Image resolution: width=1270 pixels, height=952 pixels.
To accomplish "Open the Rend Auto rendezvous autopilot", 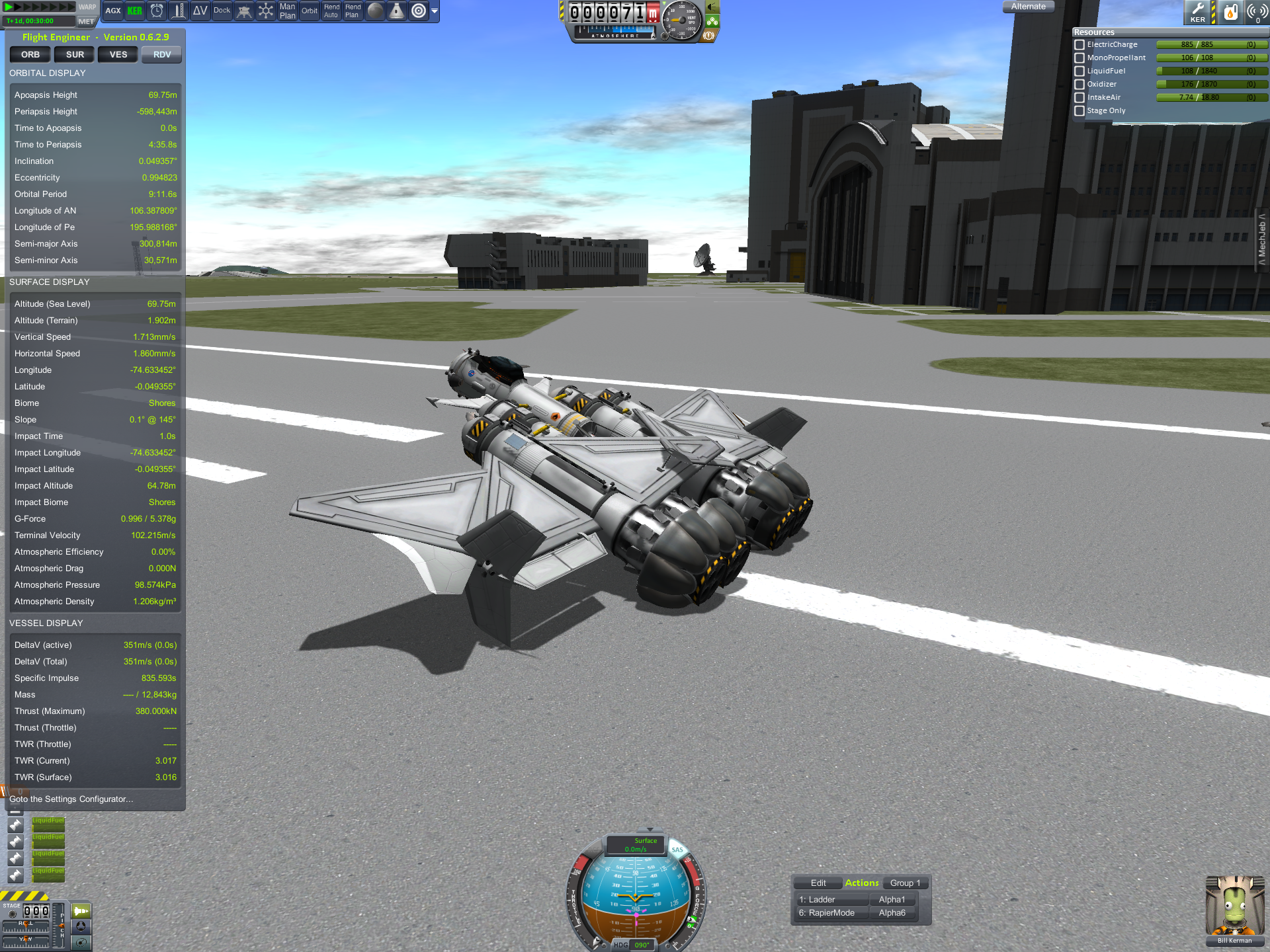I will click(331, 11).
